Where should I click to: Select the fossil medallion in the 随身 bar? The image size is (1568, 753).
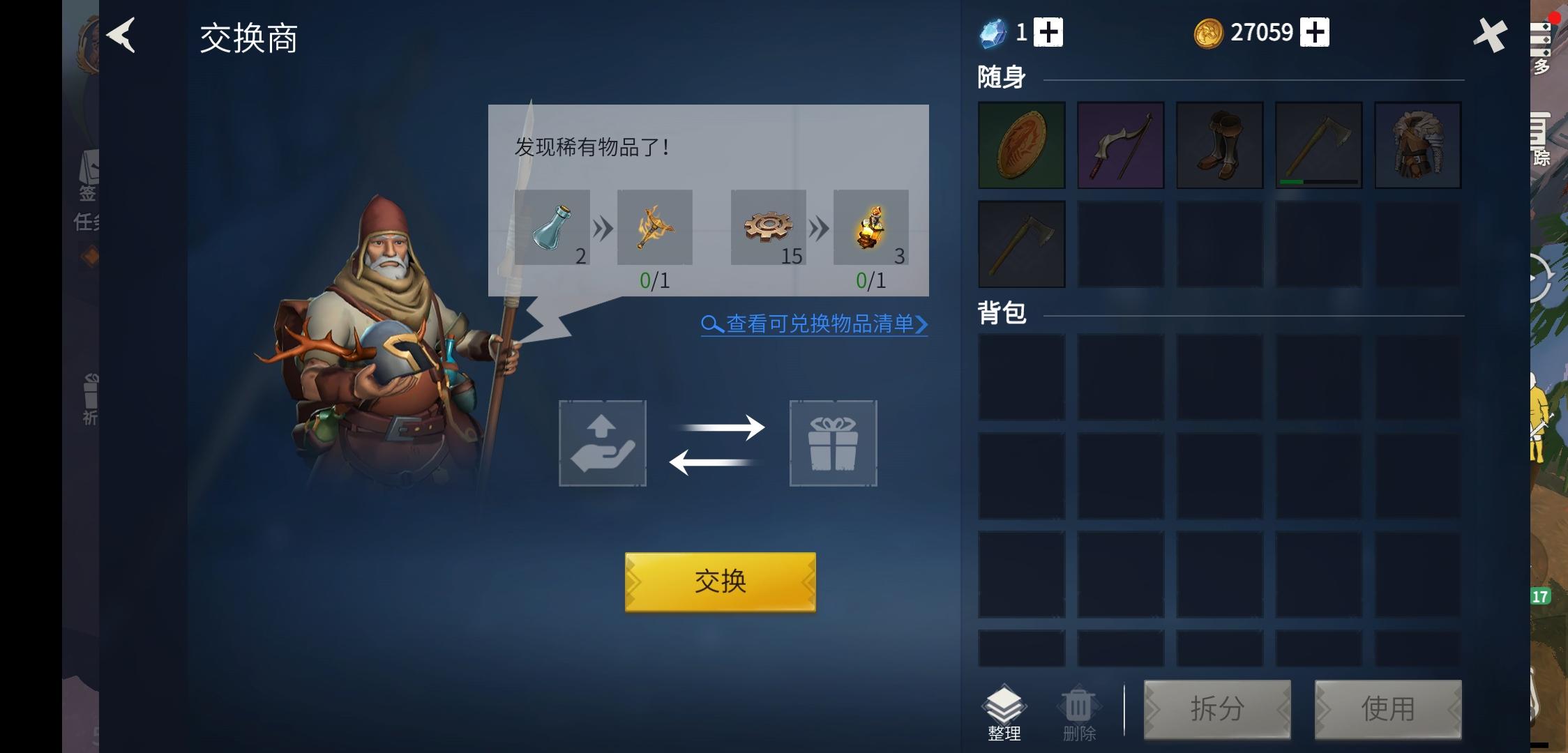coord(1021,144)
